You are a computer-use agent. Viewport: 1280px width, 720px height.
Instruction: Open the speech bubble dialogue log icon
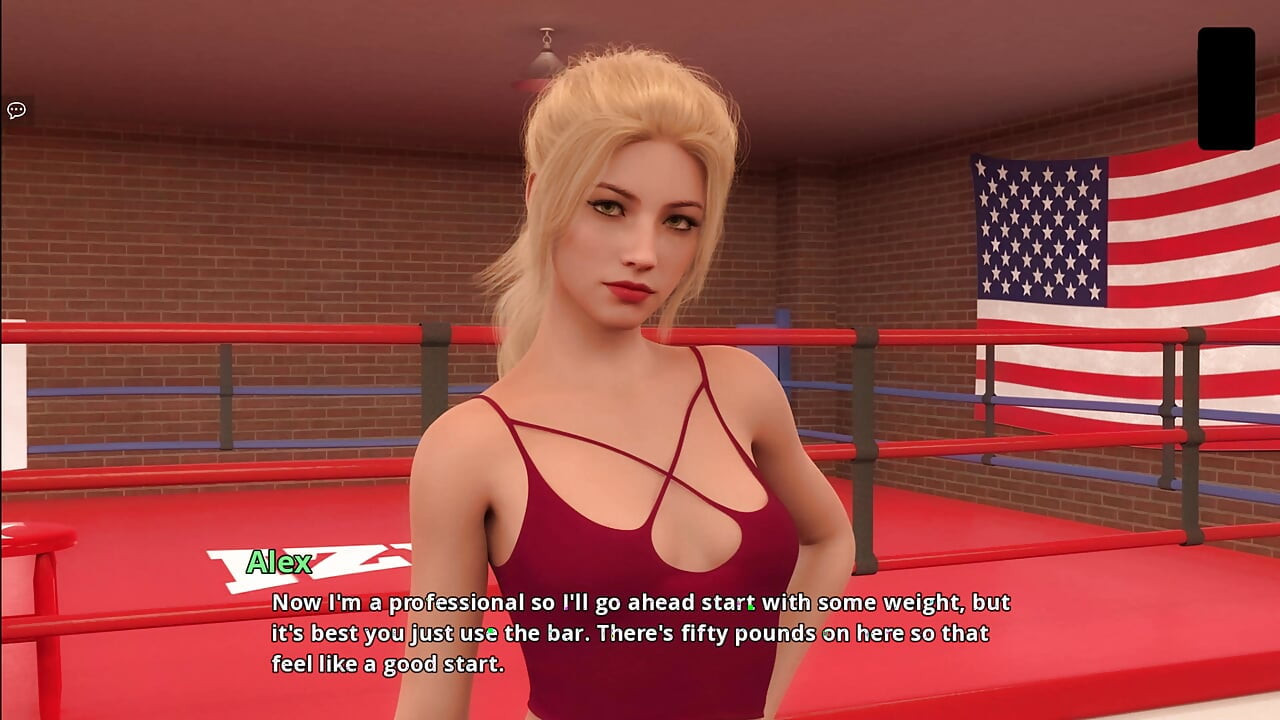tap(16, 110)
